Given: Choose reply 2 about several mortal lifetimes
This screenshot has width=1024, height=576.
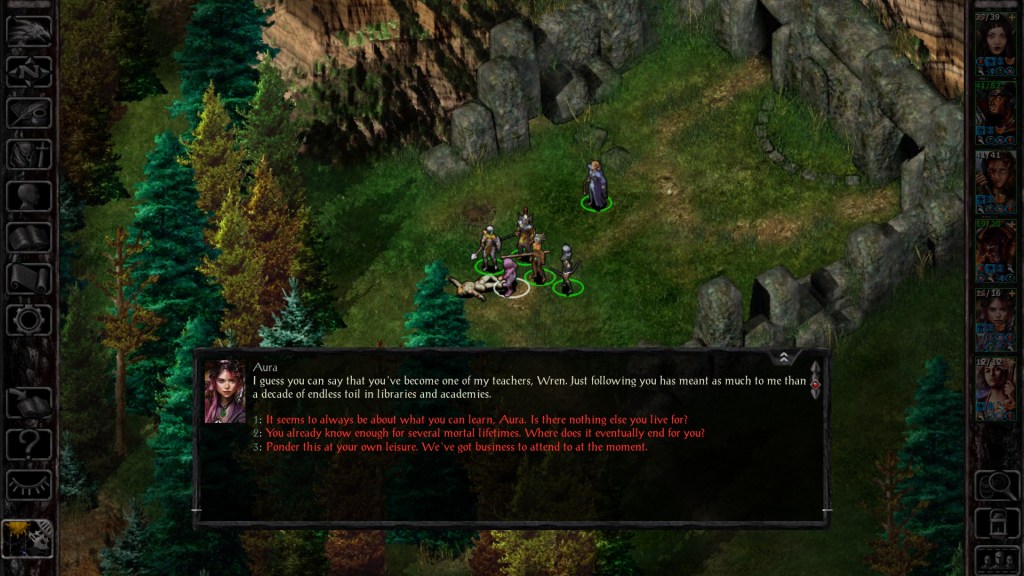Looking at the screenshot, I should tap(485, 433).
